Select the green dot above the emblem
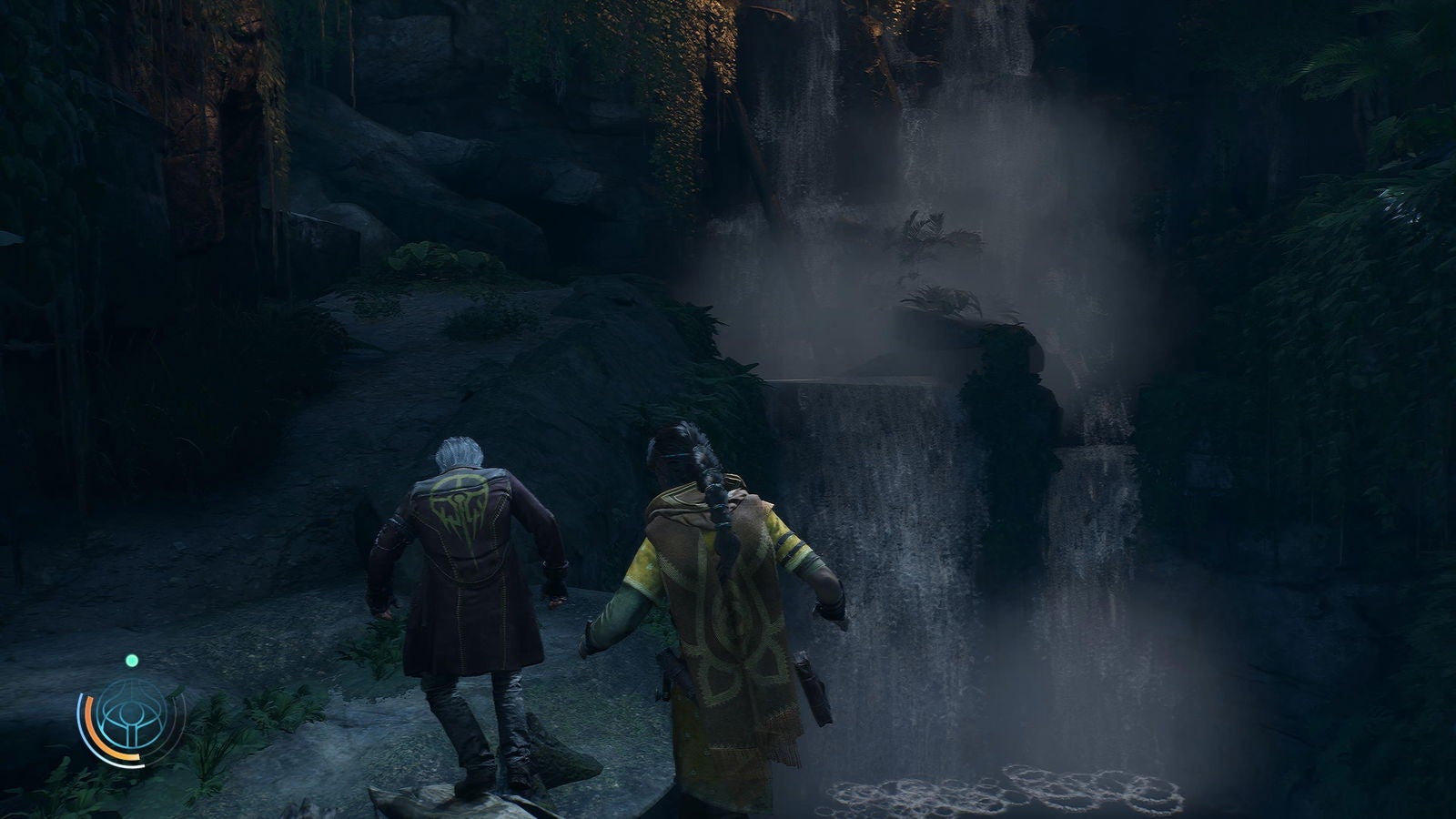1456x819 pixels. 132,660
